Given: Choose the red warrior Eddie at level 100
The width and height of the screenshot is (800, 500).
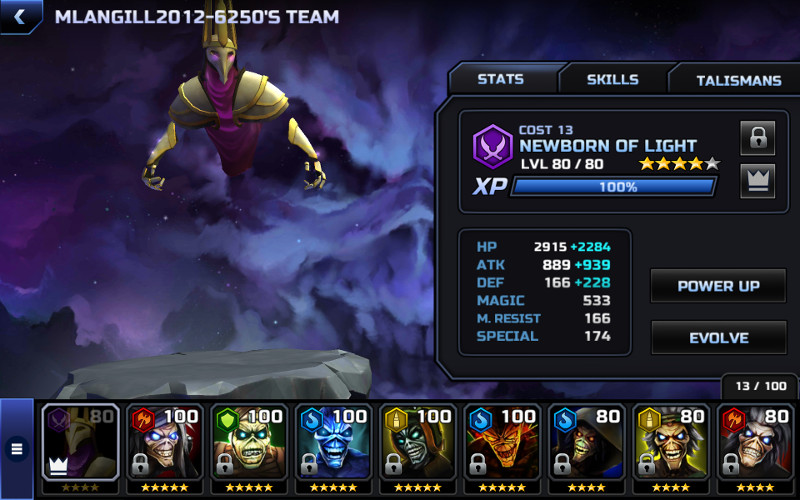Looking at the screenshot, I should pyautogui.click(x=165, y=443).
